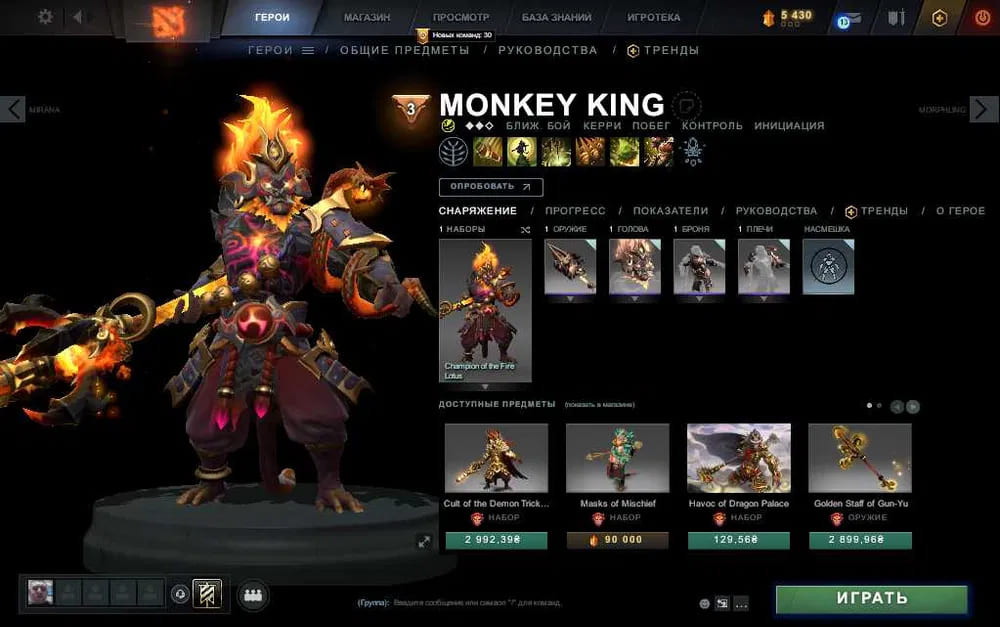Viewport: 1000px width, 627px height.
Task: Open the Общие предметы section
Action: (404, 50)
